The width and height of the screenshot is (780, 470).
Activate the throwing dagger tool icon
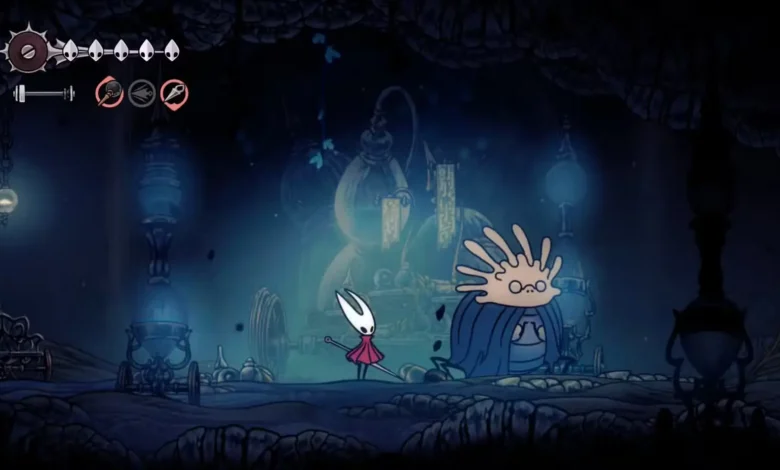(174, 93)
